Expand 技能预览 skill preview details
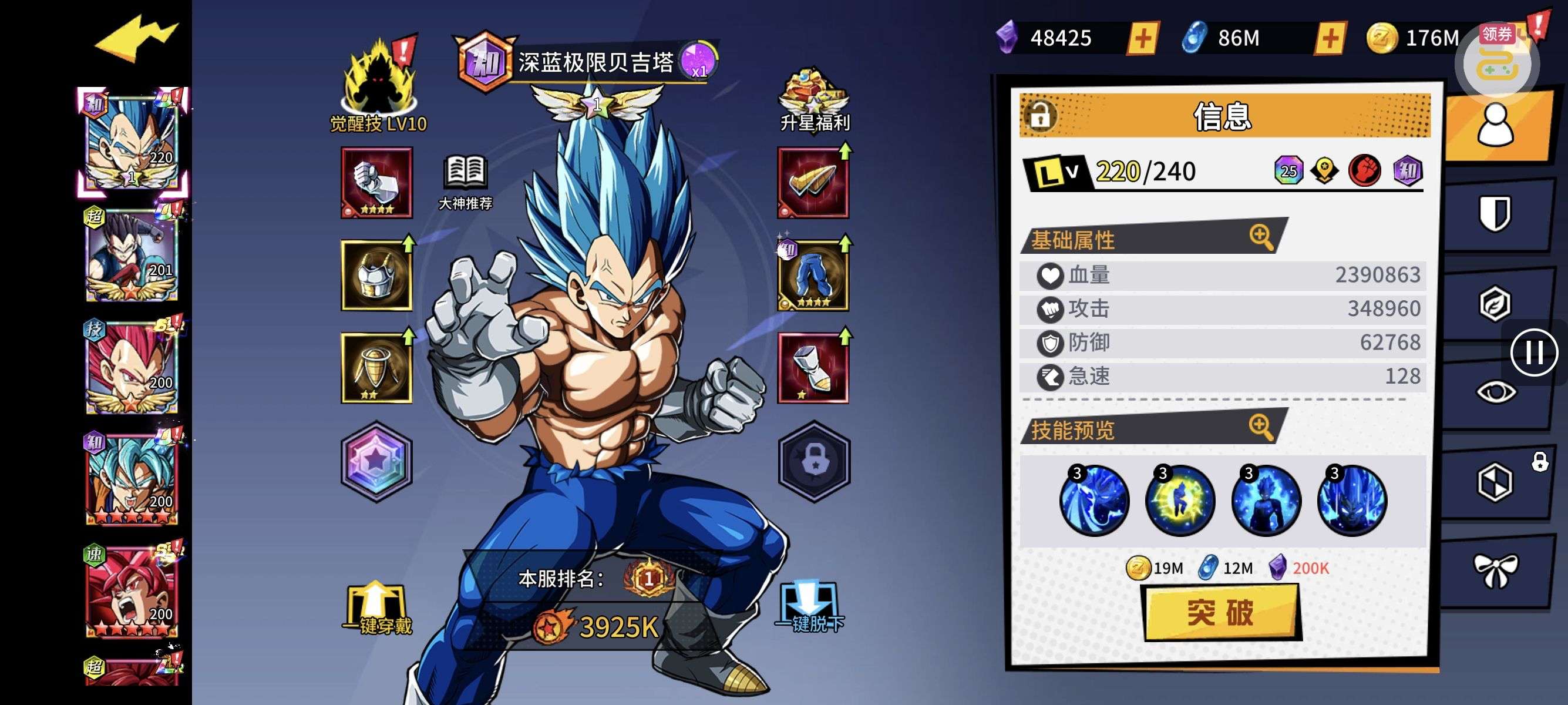This screenshot has height=705, width=1568. click(x=1261, y=427)
